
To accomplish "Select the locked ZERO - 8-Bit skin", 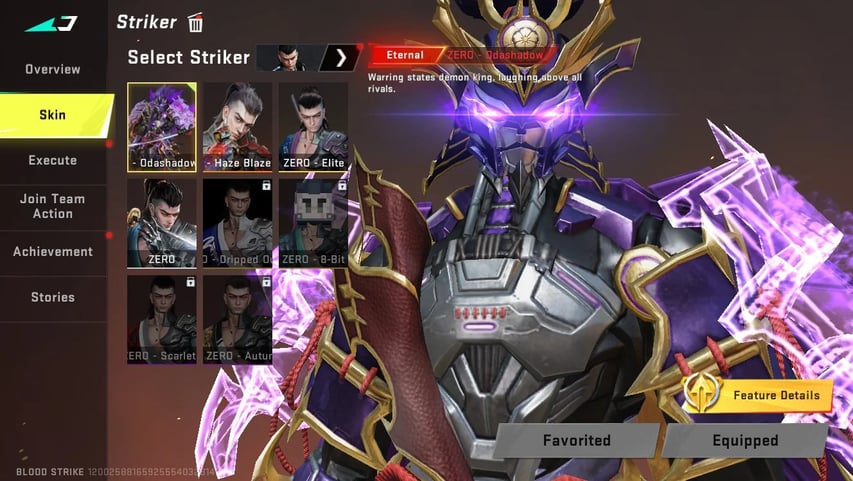I will click(313, 223).
